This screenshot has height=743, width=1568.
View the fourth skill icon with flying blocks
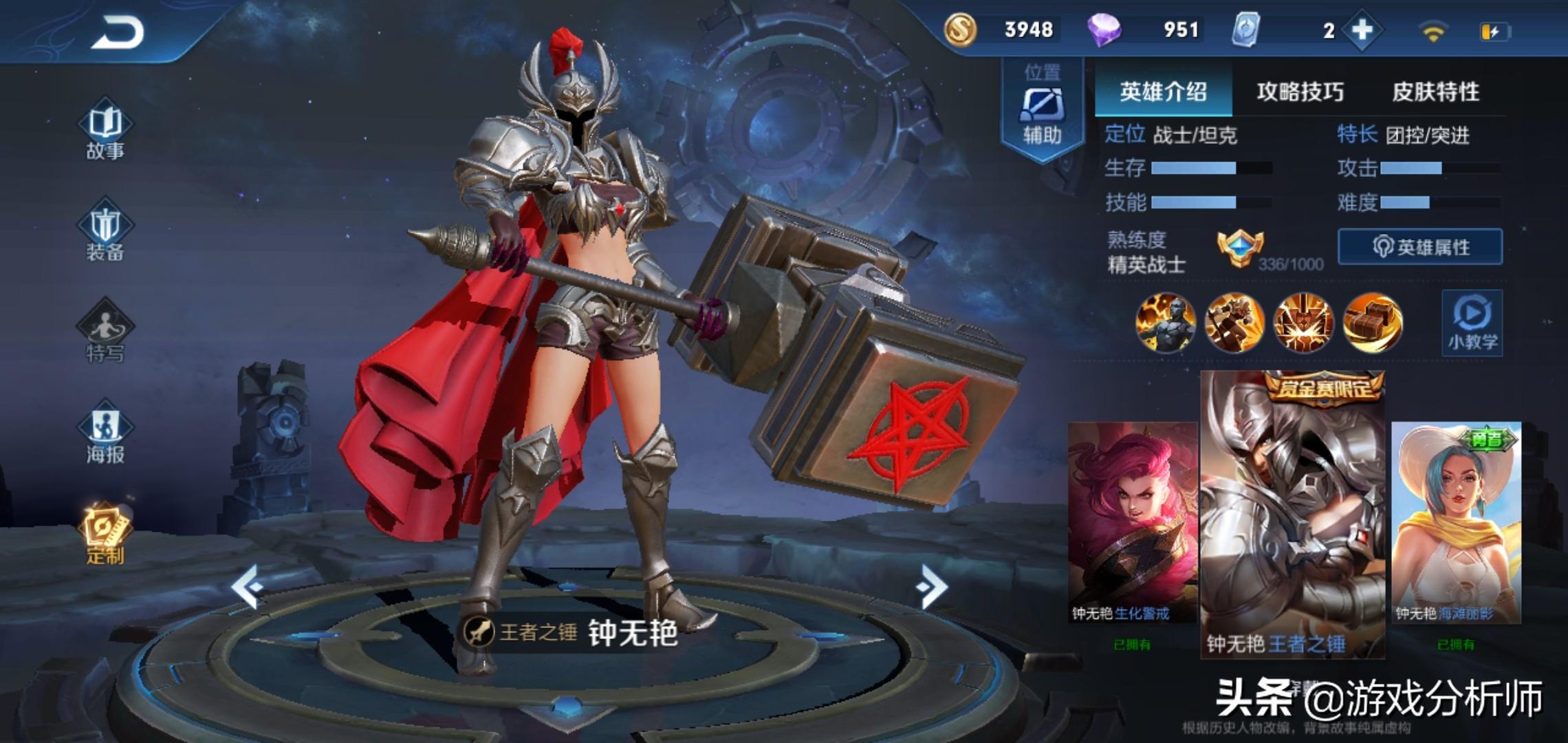click(x=1372, y=322)
